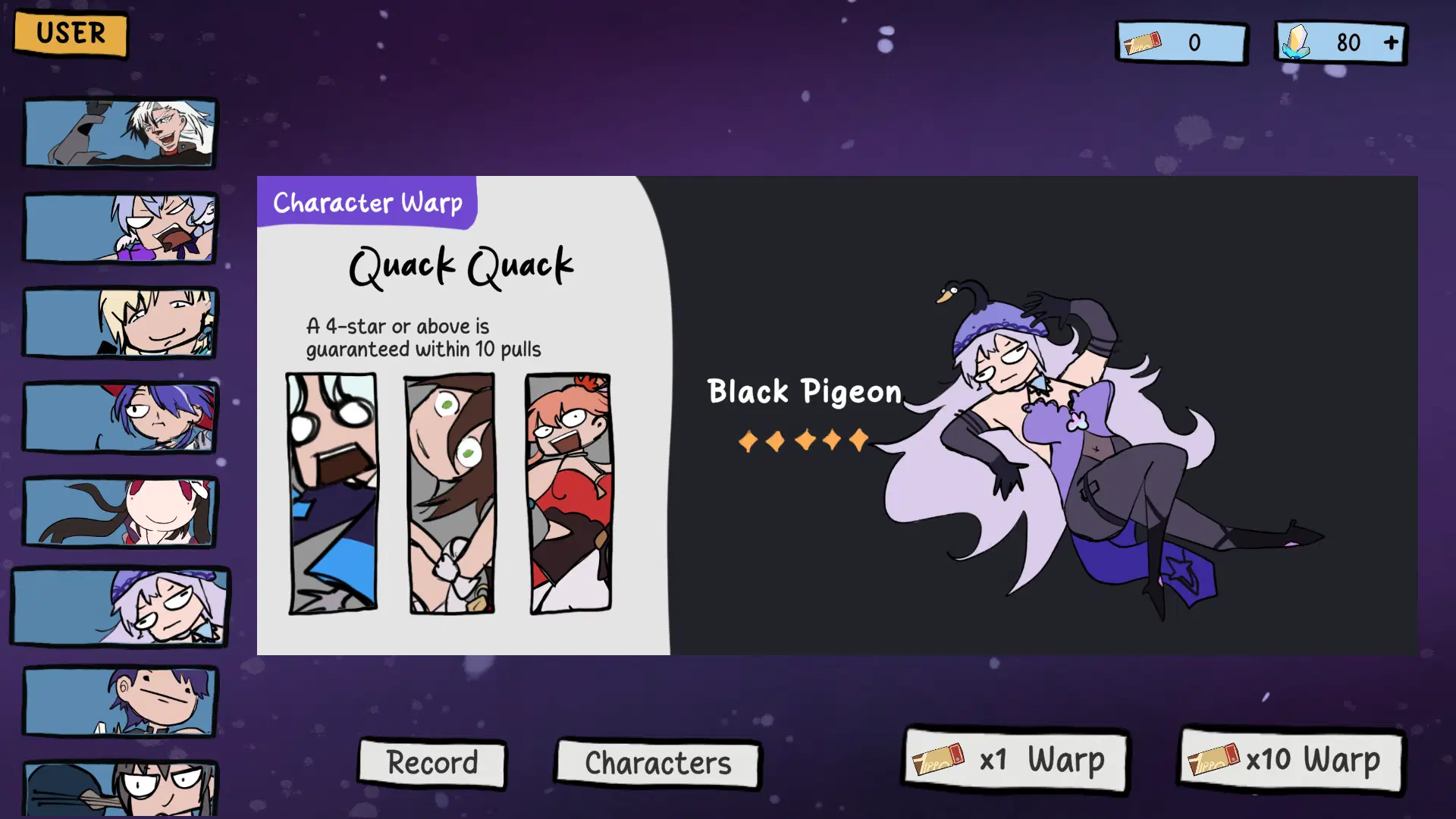
Task: Select the sleepy purple-hatted portrait in sidebar
Action: click(121, 607)
